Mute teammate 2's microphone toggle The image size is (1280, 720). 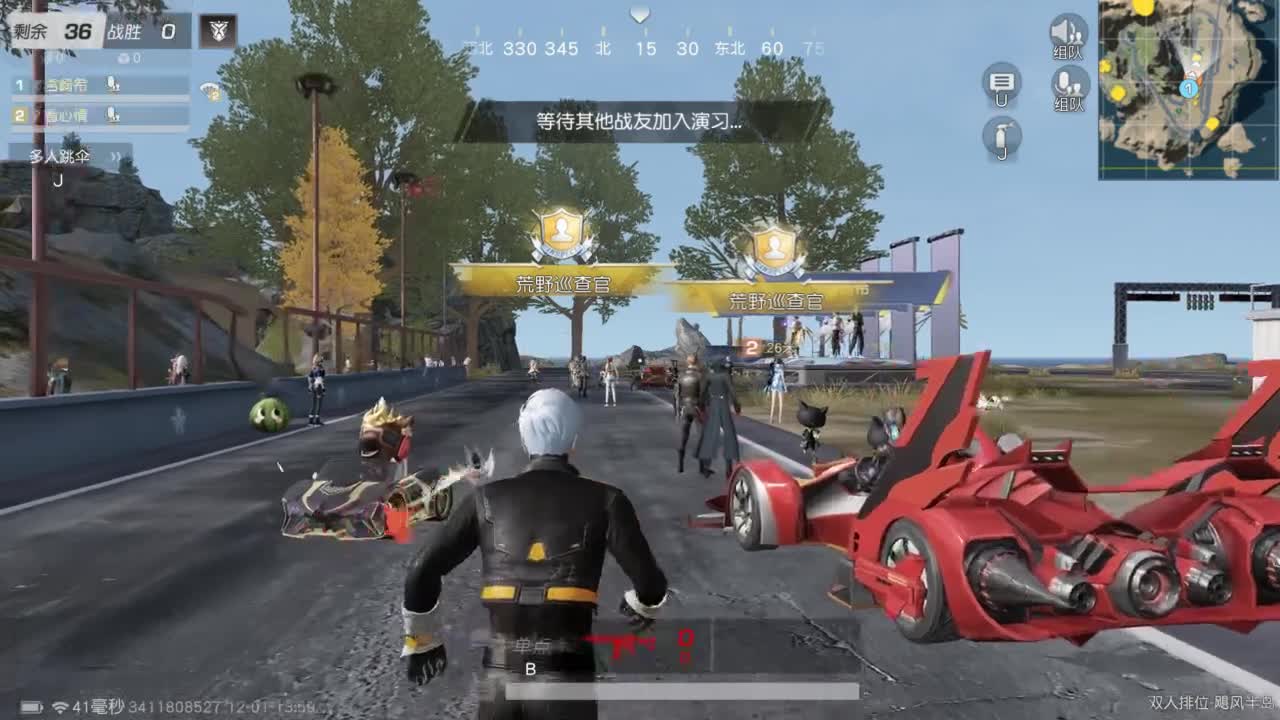point(113,116)
